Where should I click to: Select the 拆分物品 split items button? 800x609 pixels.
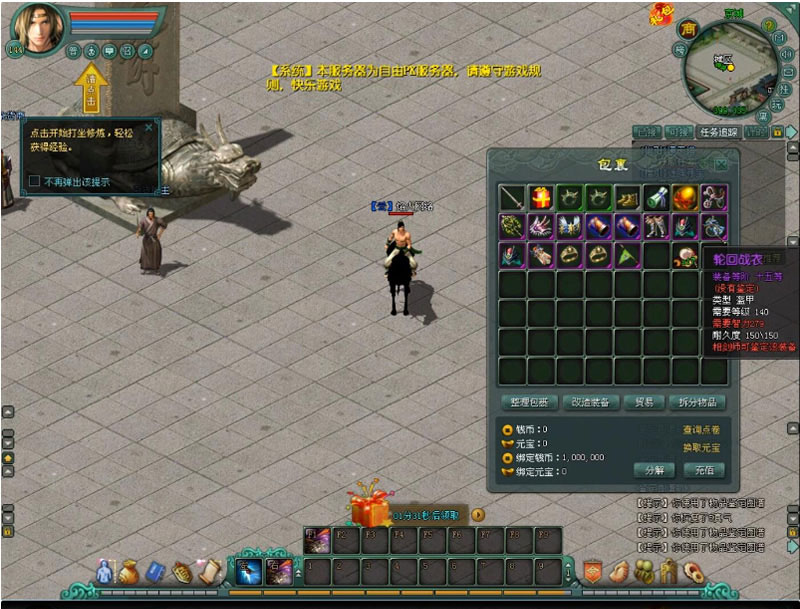point(697,402)
